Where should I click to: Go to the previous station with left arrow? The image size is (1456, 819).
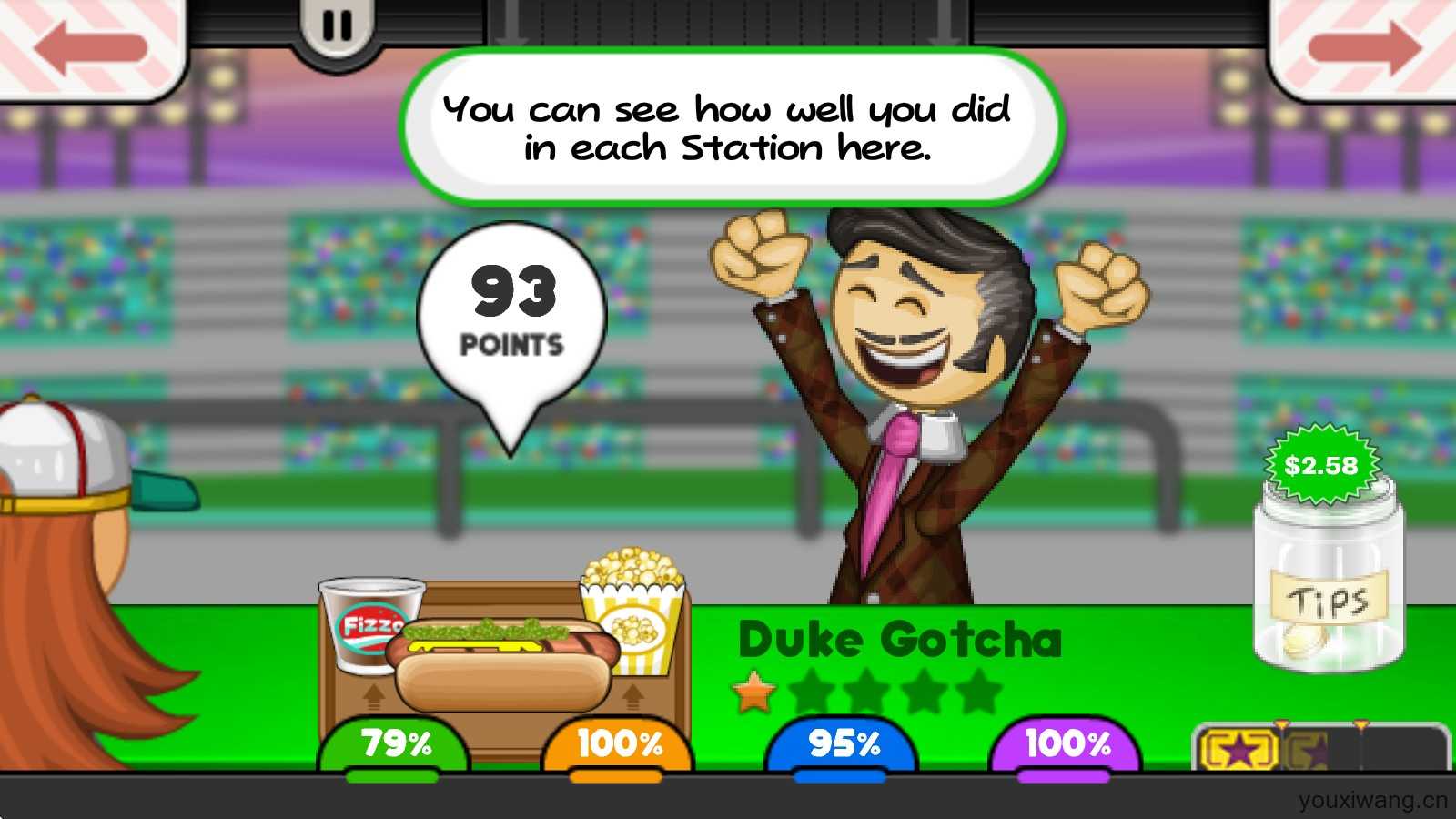click(x=91, y=45)
